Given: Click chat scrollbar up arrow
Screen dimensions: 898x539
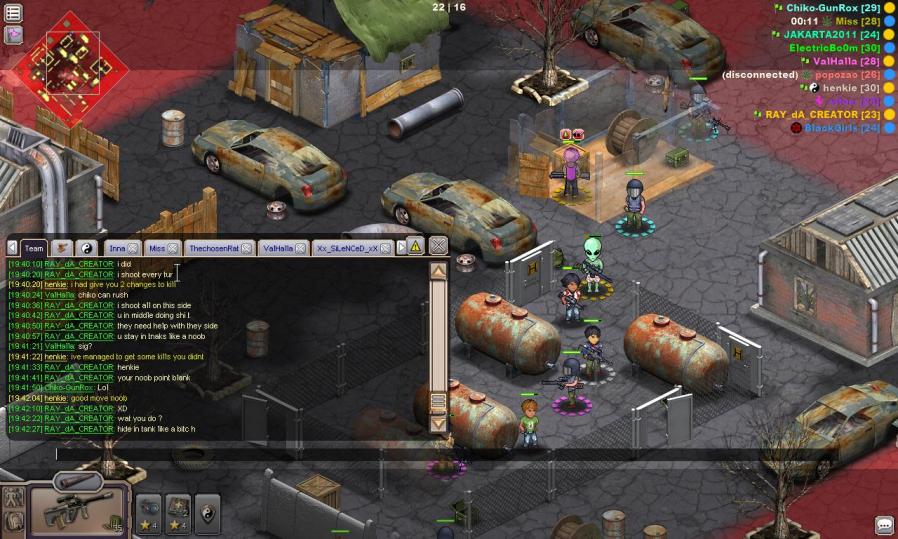Looking at the screenshot, I should (x=438, y=269).
